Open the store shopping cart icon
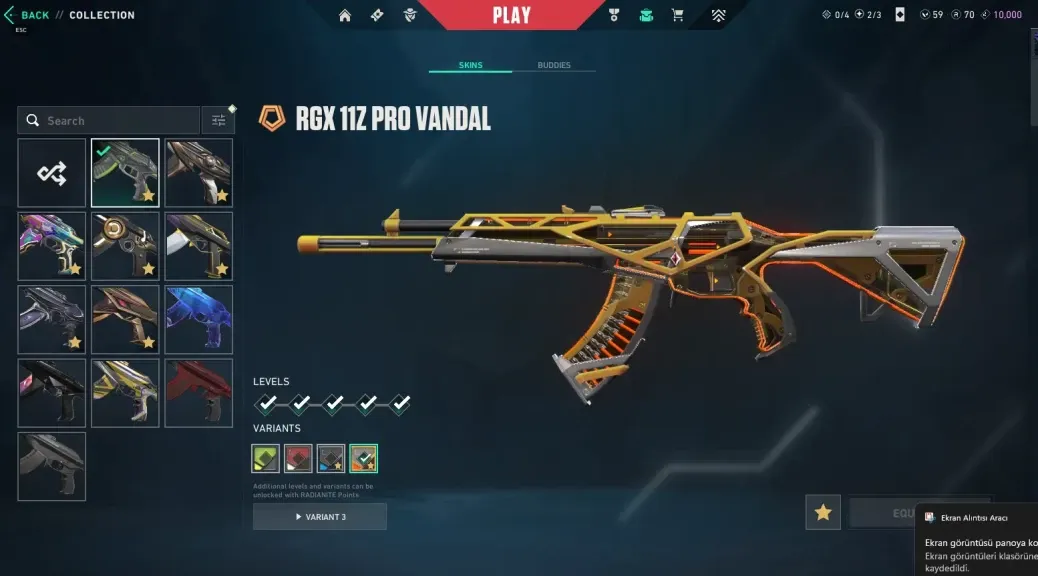This screenshot has height=576, width=1038. (678, 15)
